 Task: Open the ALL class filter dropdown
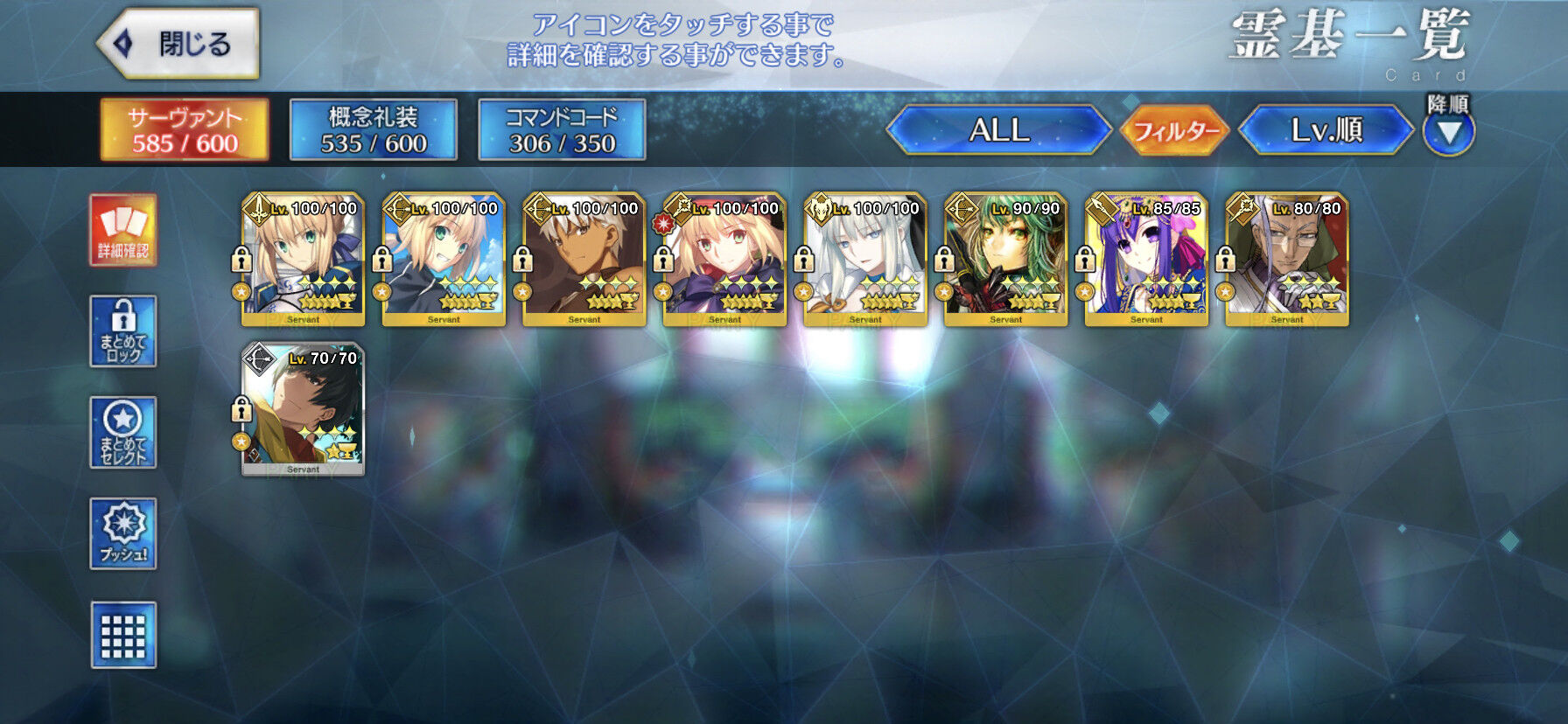pyautogui.click(x=997, y=131)
